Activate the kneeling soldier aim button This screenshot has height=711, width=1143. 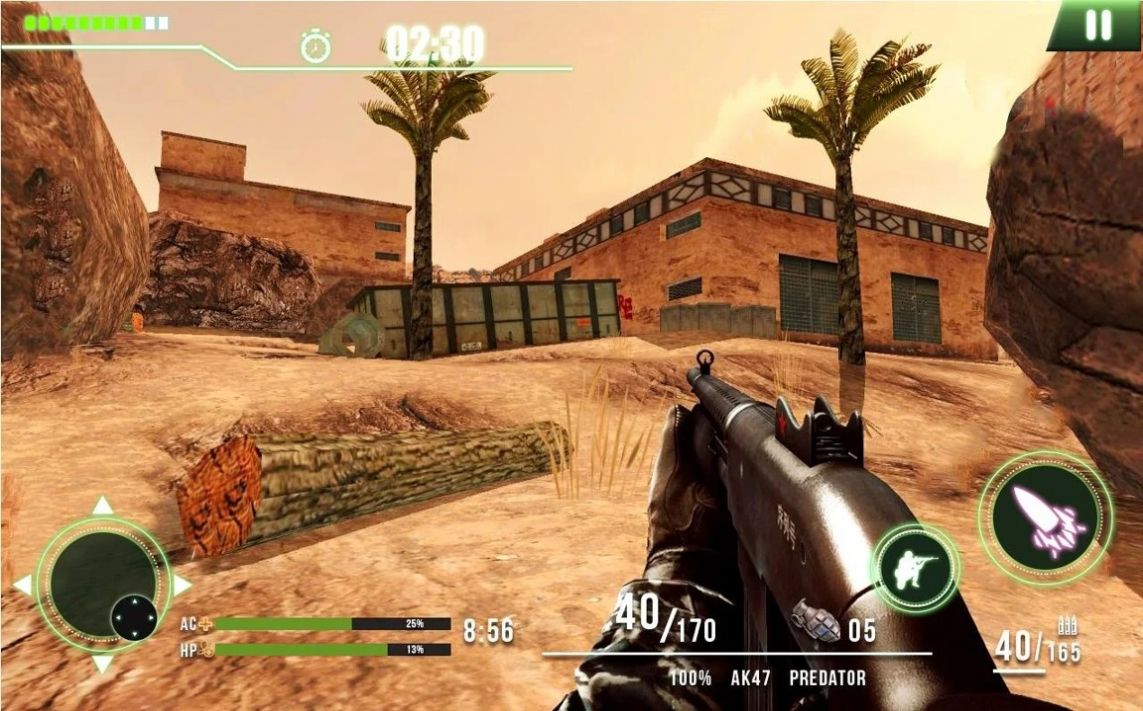915,569
